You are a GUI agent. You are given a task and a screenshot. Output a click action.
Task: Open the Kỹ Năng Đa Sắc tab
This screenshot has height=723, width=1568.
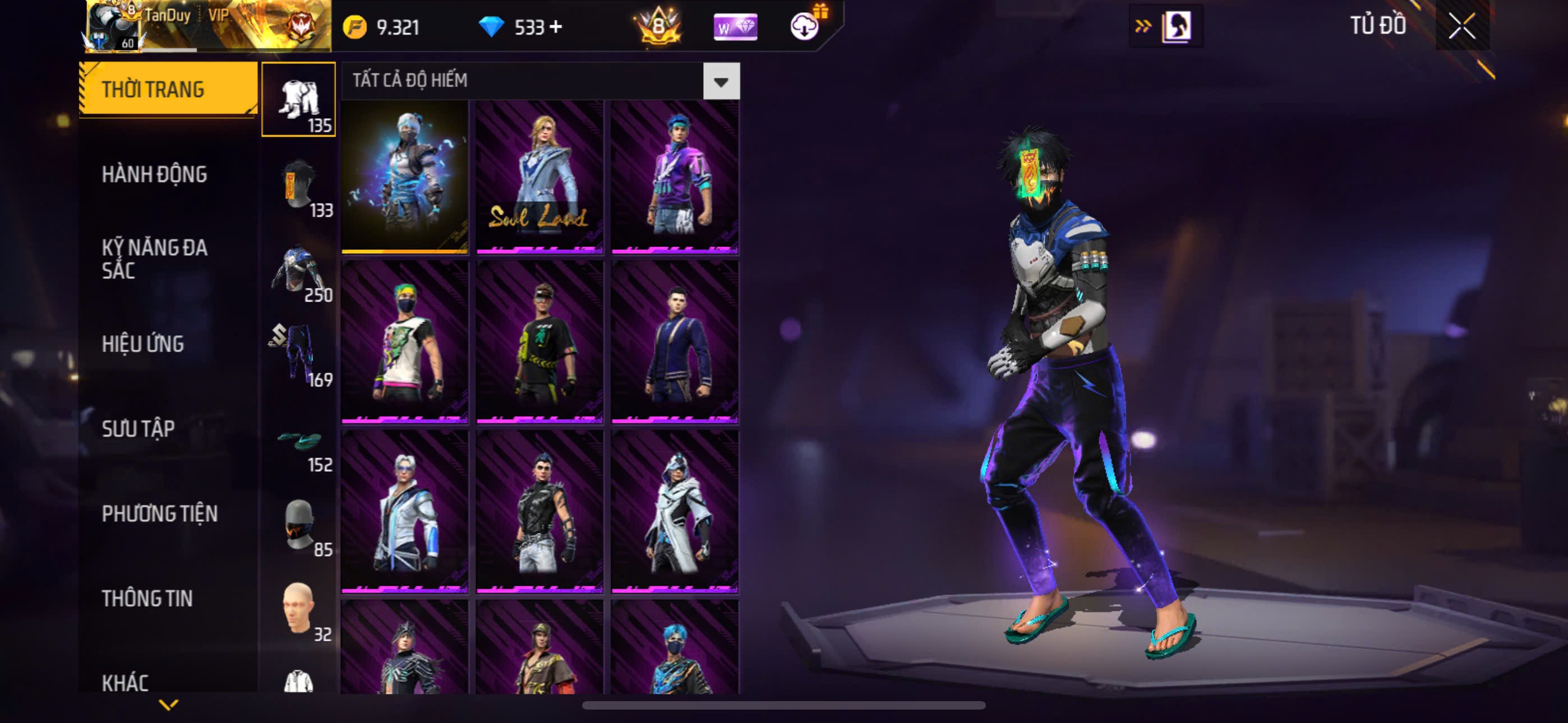pyautogui.click(x=154, y=258)
